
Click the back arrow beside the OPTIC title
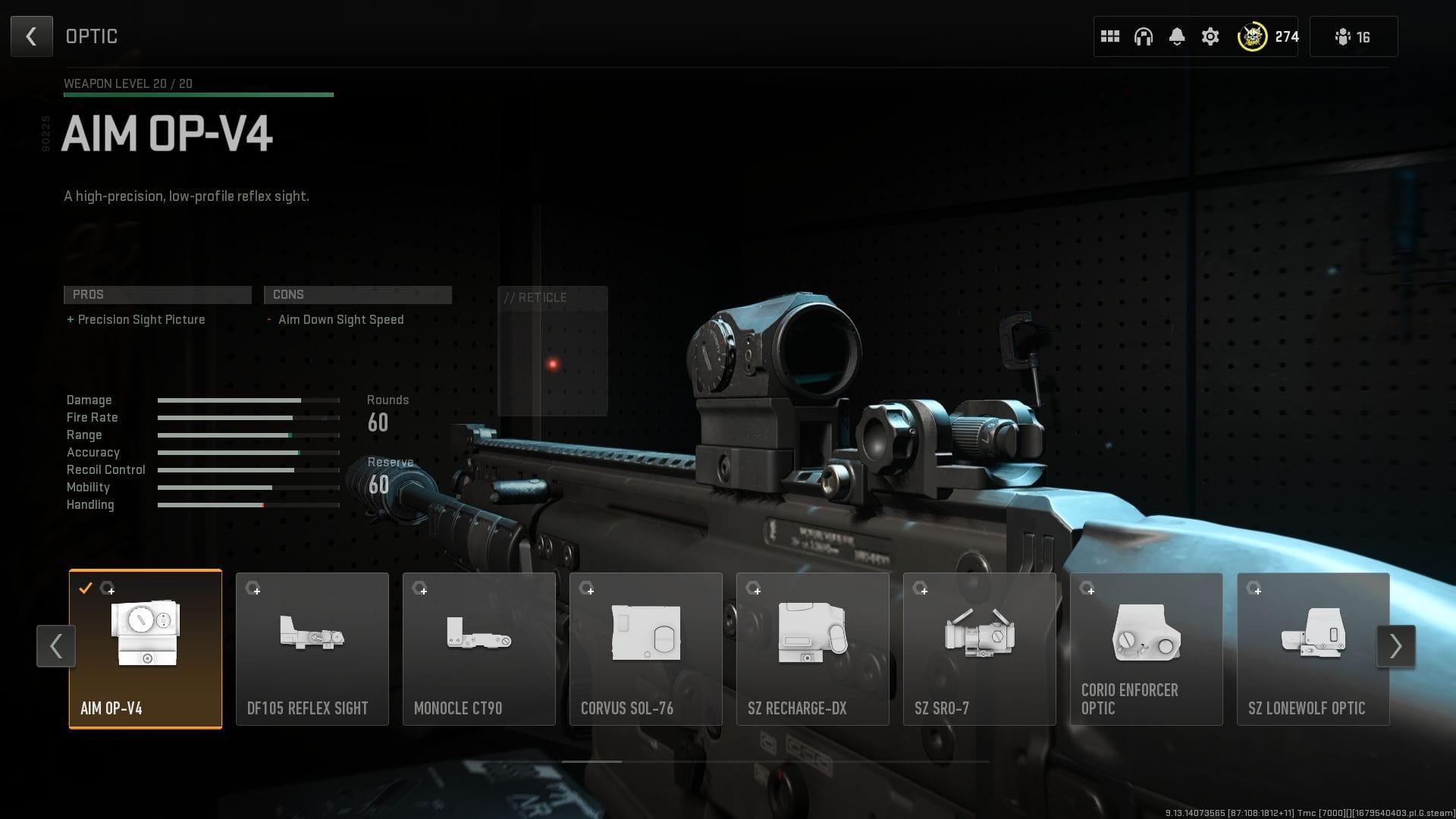[31, 36]
